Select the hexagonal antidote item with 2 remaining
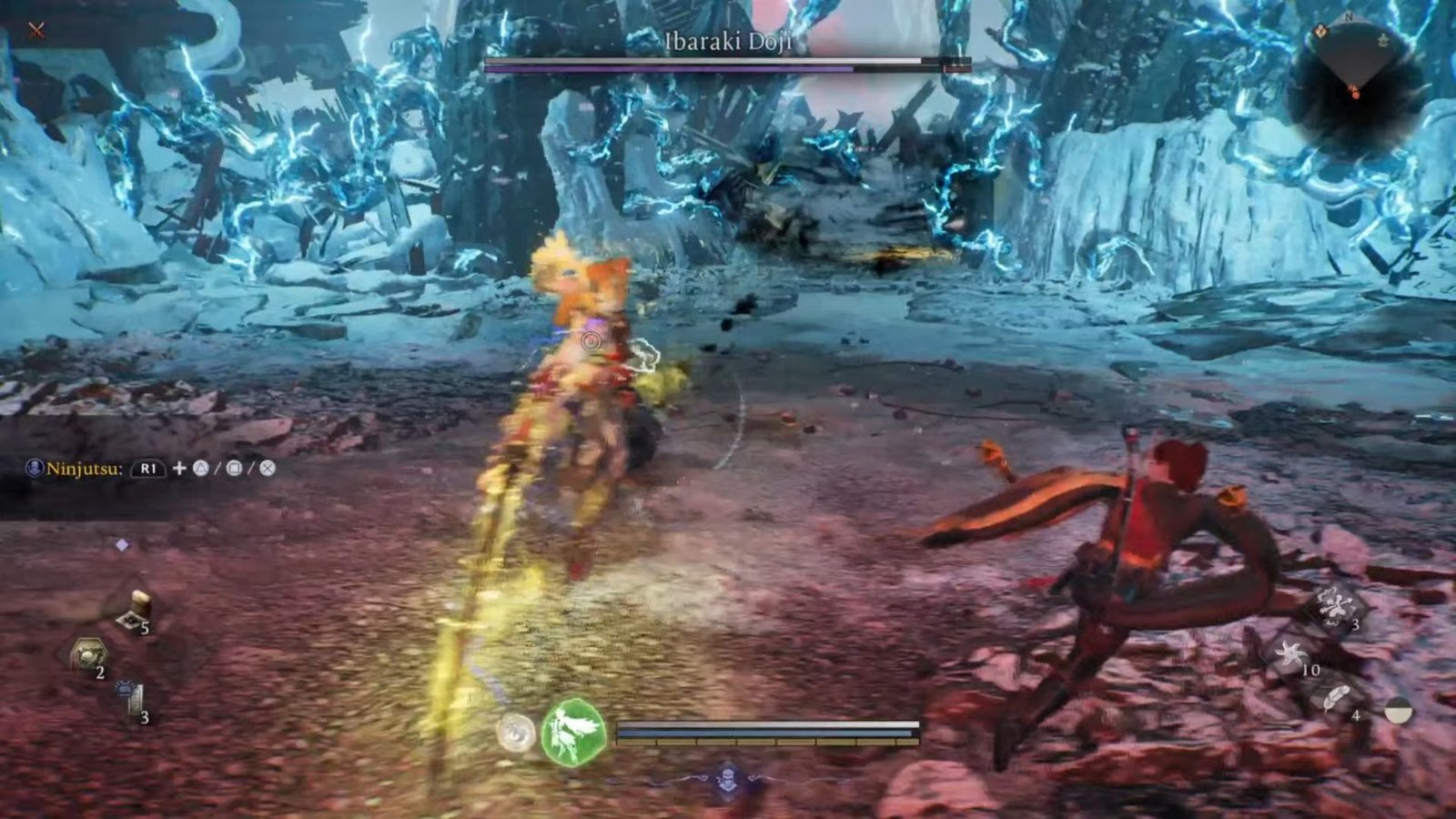Viewport: 1456px width, 819px height. click(x=88, y=653)
